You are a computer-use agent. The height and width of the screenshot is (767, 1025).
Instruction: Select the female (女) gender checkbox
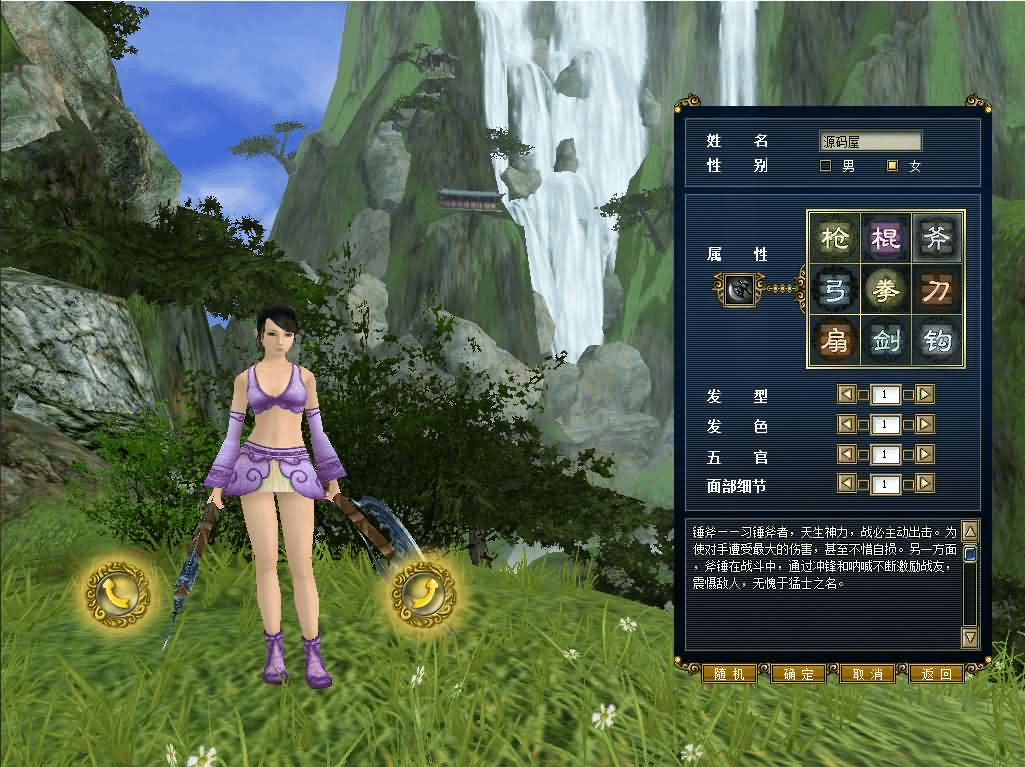click(x=893, y=166)
